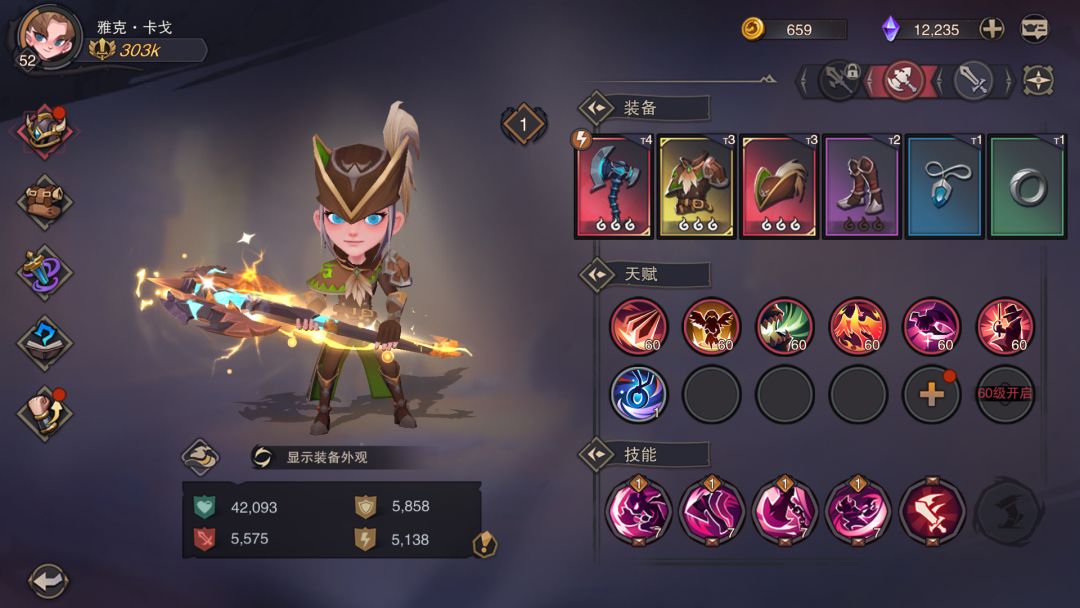
Task: Open the leather backpack tab
Action: pyautogui.click(x=45, y=200)
